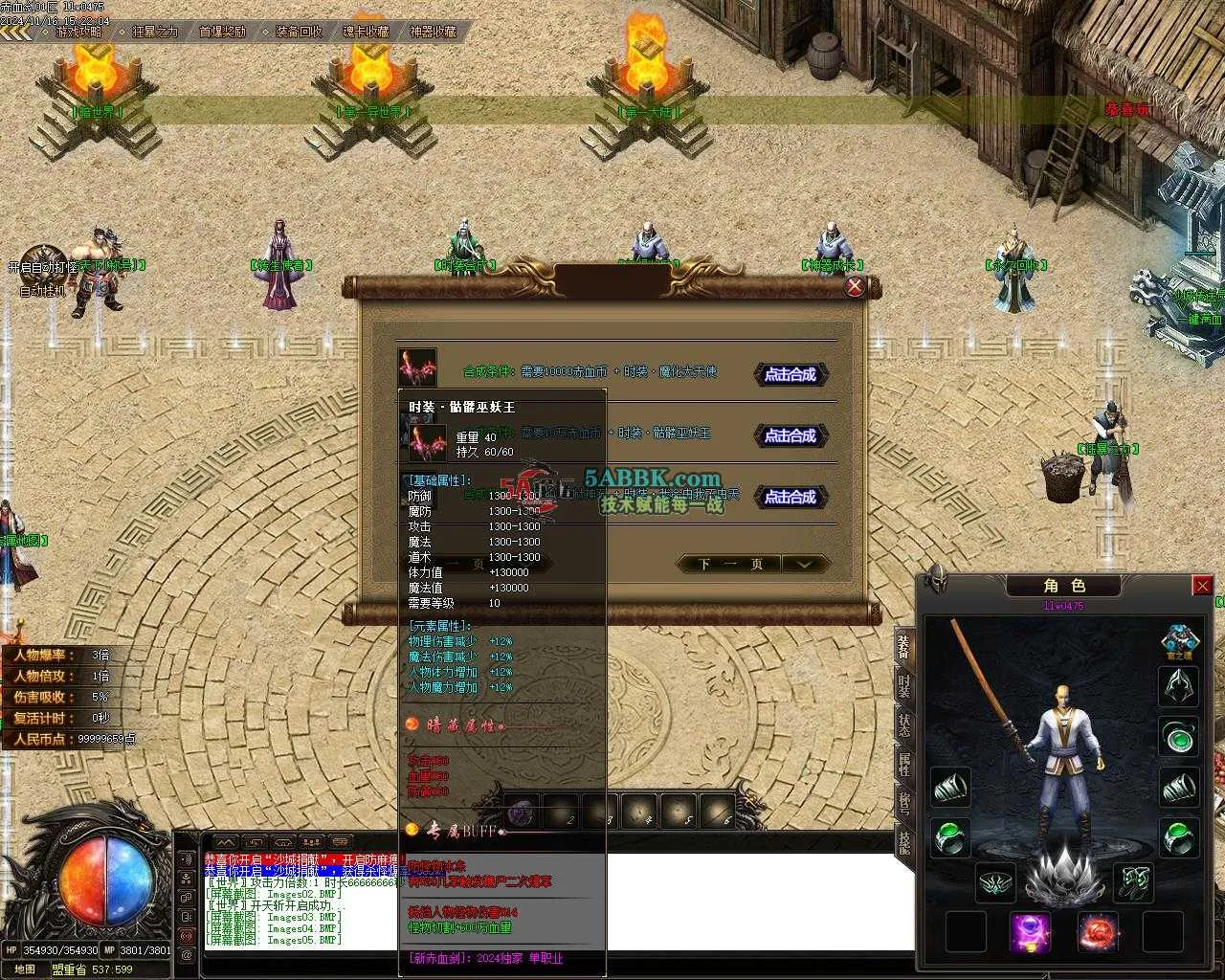Click 点击合成 for 骷髅巫妖王 recipe
Viewport: 1225px width, 980px height.
click(x=791, y=435)
